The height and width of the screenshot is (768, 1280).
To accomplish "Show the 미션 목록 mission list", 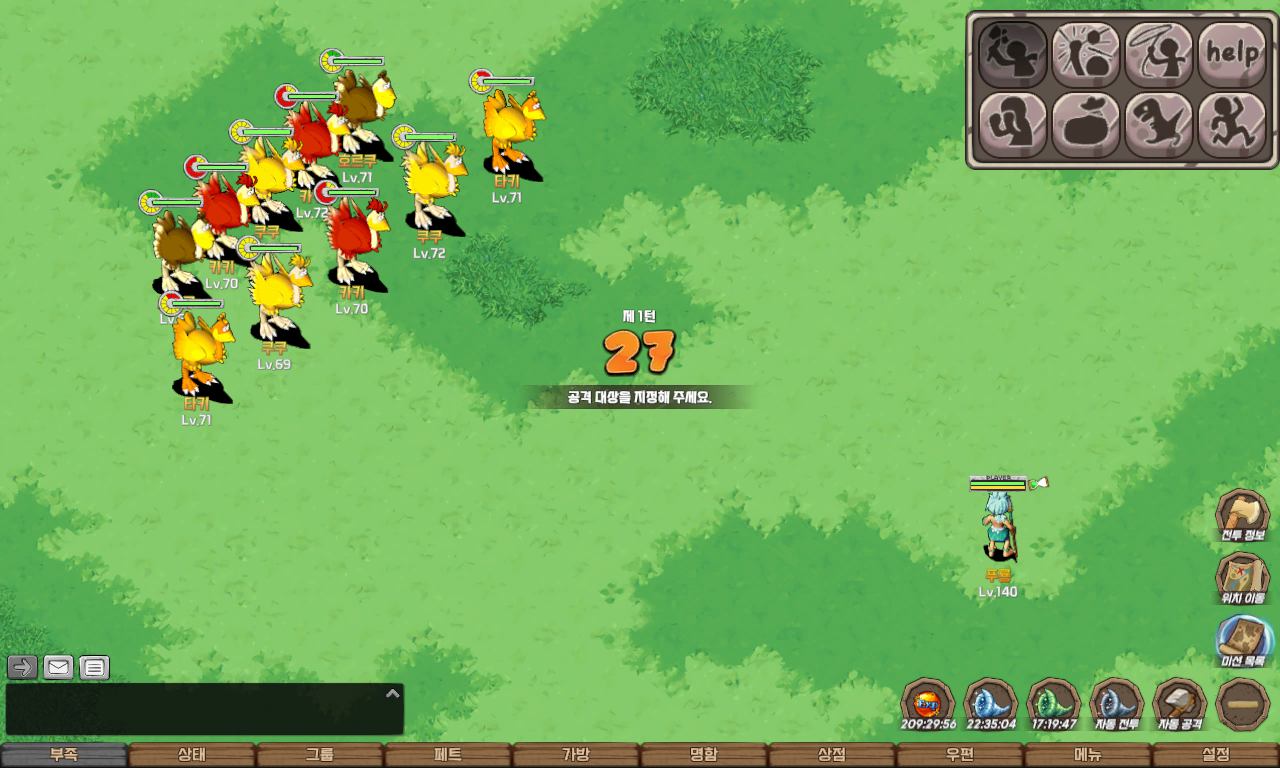I will pos(1243,641).
